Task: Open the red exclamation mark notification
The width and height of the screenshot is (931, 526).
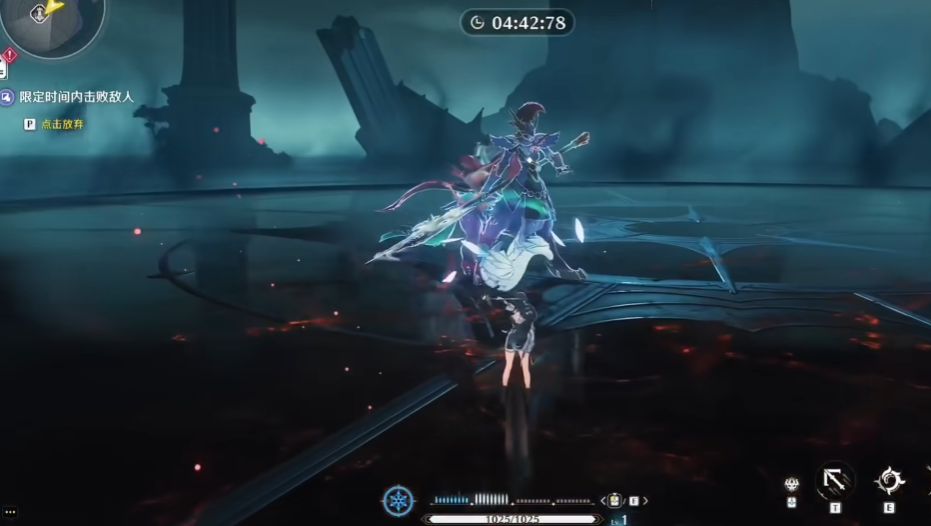Action: pyautogui.click(x=9, y=55)
